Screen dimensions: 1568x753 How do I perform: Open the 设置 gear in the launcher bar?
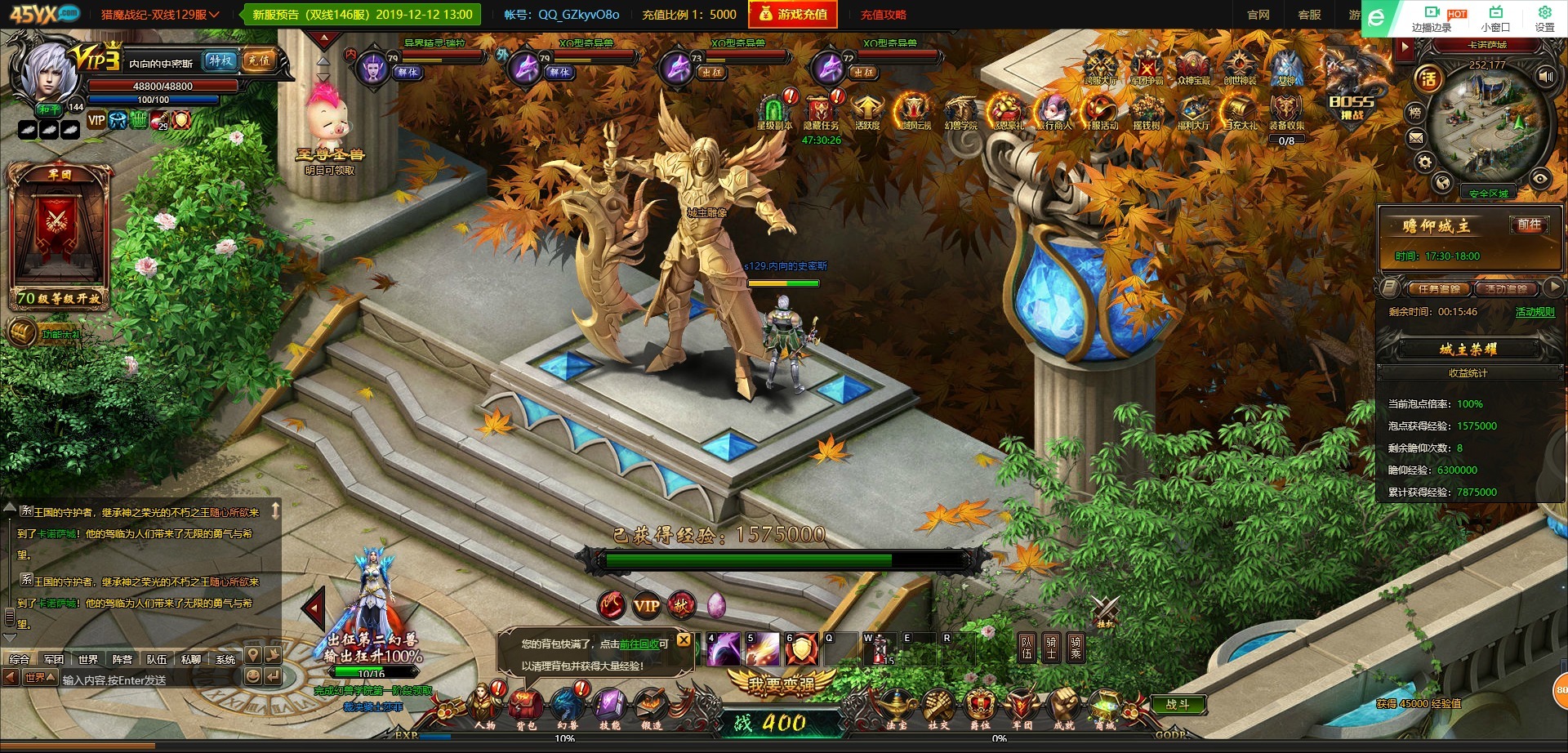pyautogui.click(x=1544, y=17)
